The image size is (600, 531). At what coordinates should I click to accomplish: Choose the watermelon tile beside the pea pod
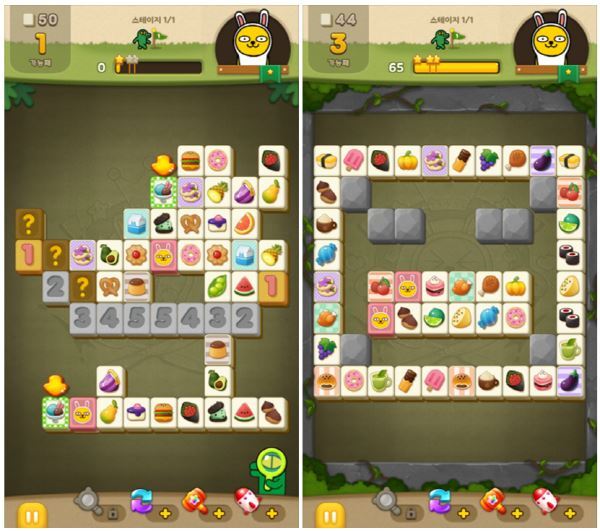tap(245, 287)
